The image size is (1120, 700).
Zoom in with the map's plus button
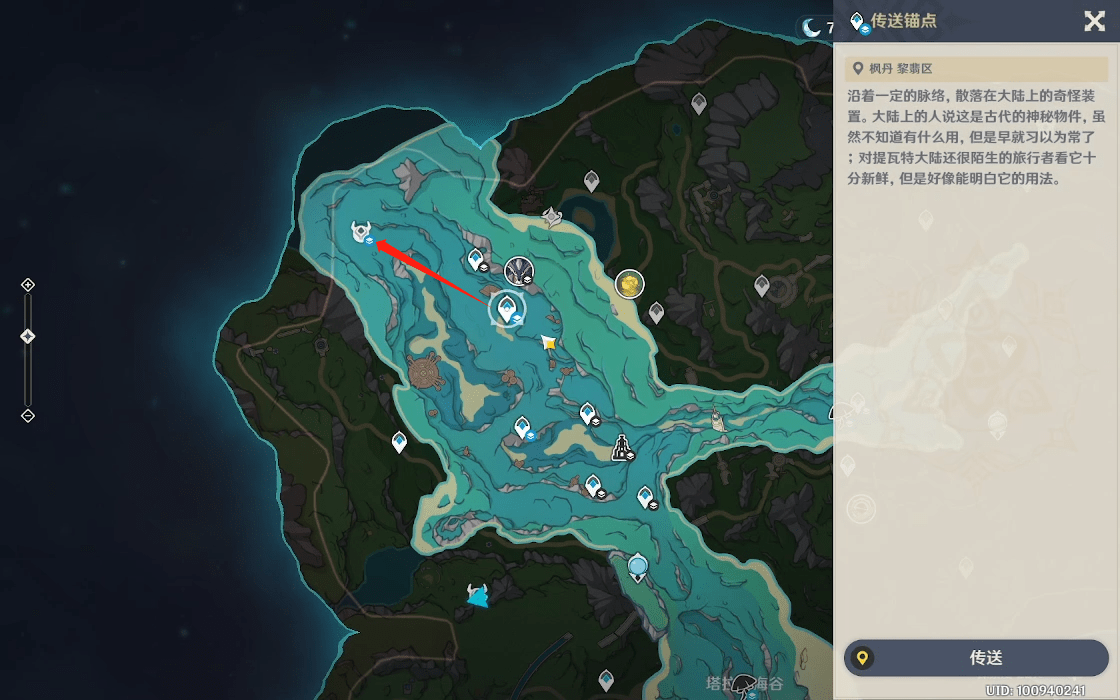click(28, 285)
